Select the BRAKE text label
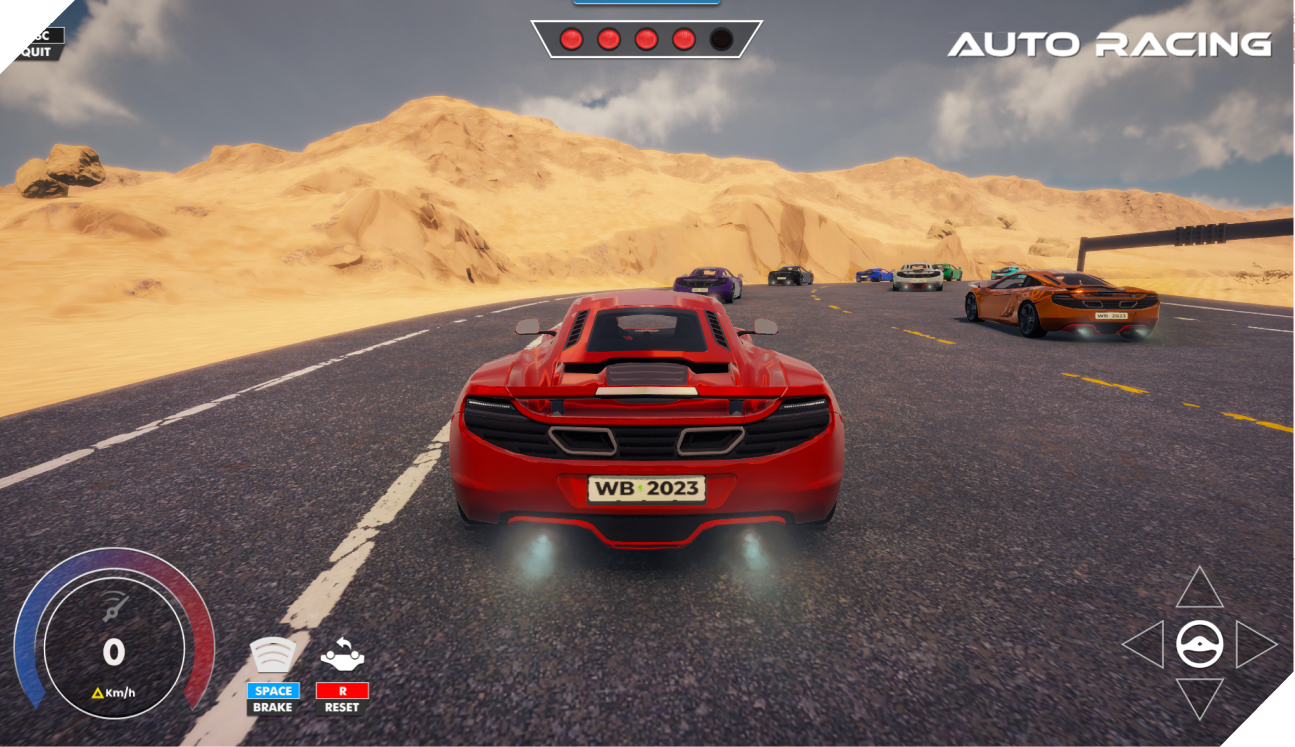1295x747 pixels. click(x=274, y=708)
